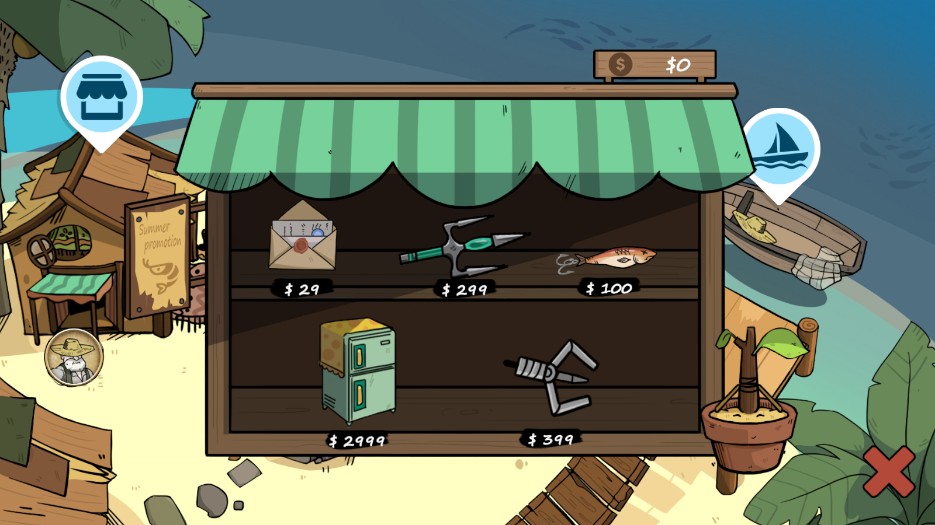Screen dimensions: 935x525
Task: Select the $299 trident harpoon item
Action: coord(462,245)
